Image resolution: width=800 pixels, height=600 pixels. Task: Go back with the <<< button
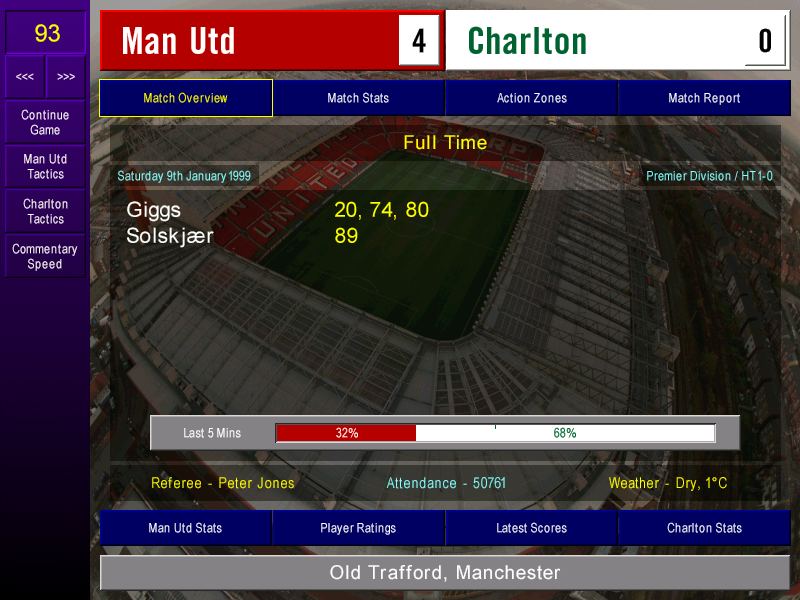(x=25, y=77)
